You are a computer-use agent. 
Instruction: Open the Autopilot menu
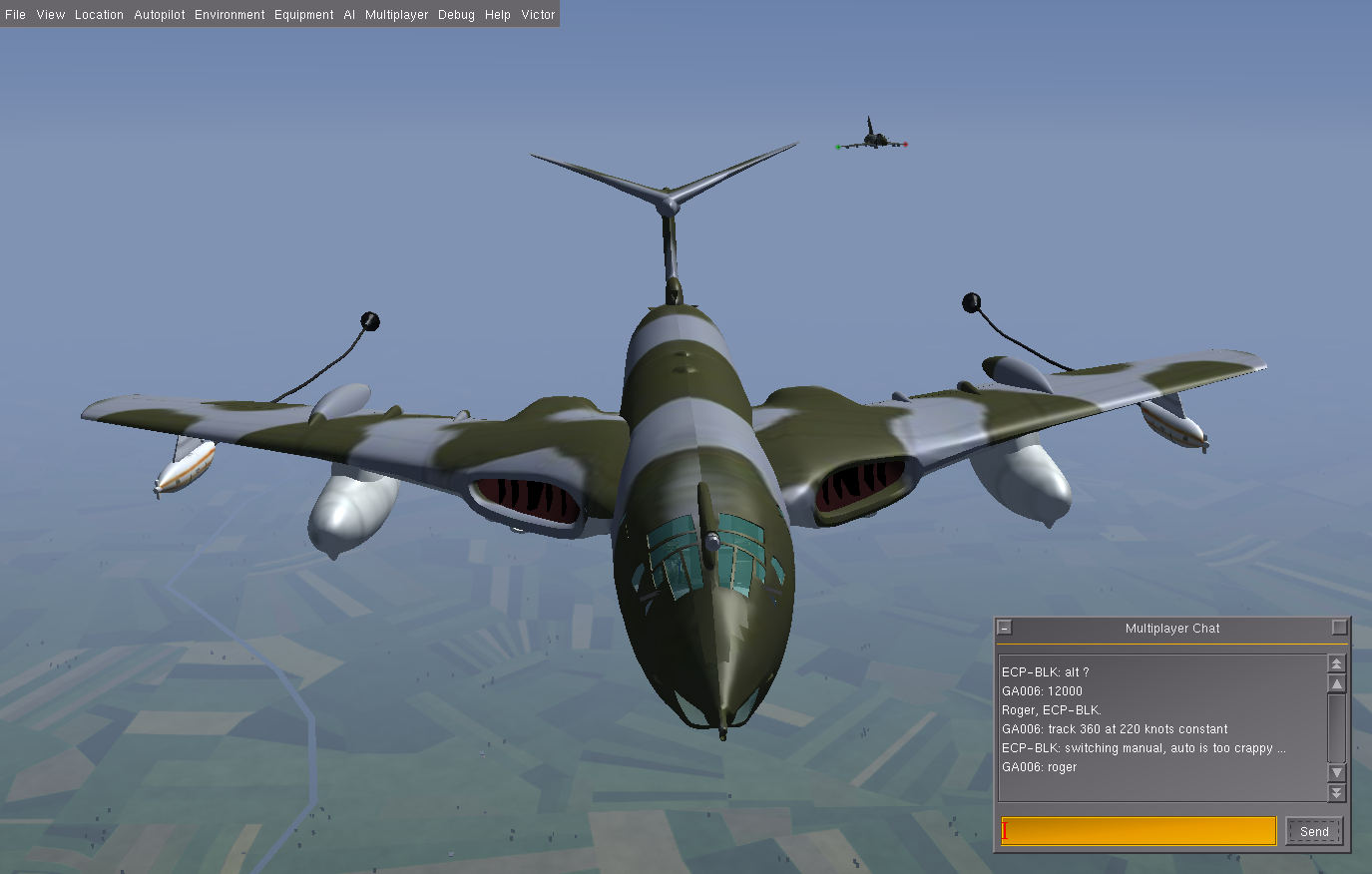[x=160, y=15]
